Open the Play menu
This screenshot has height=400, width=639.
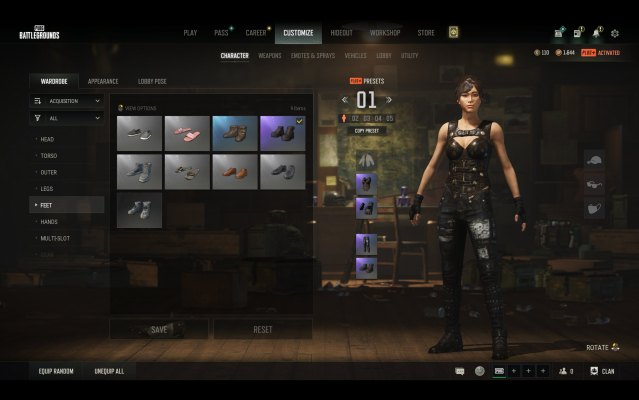pos(190,33)
